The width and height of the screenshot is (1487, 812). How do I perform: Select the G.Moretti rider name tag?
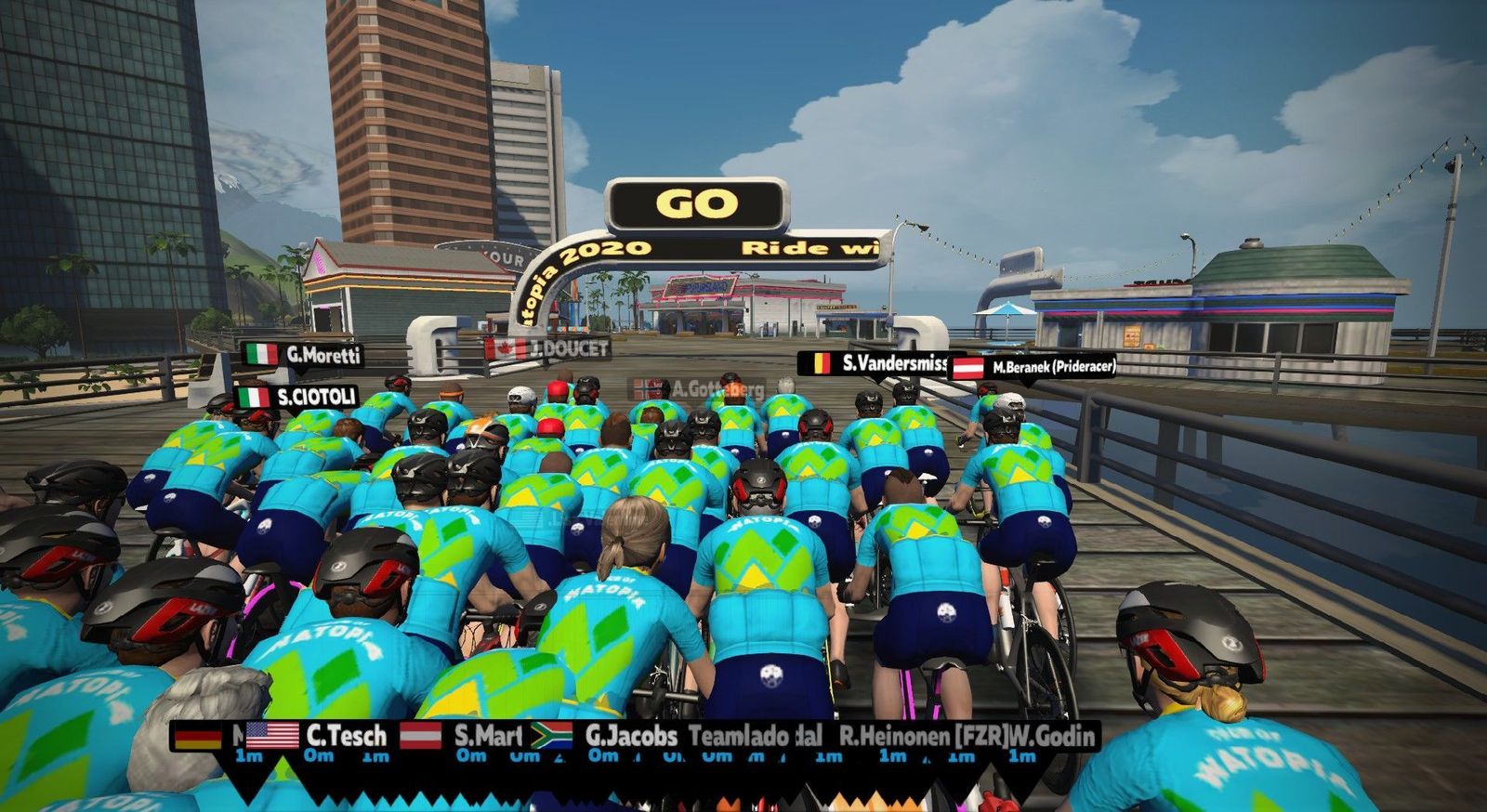(x=302, y=354)
